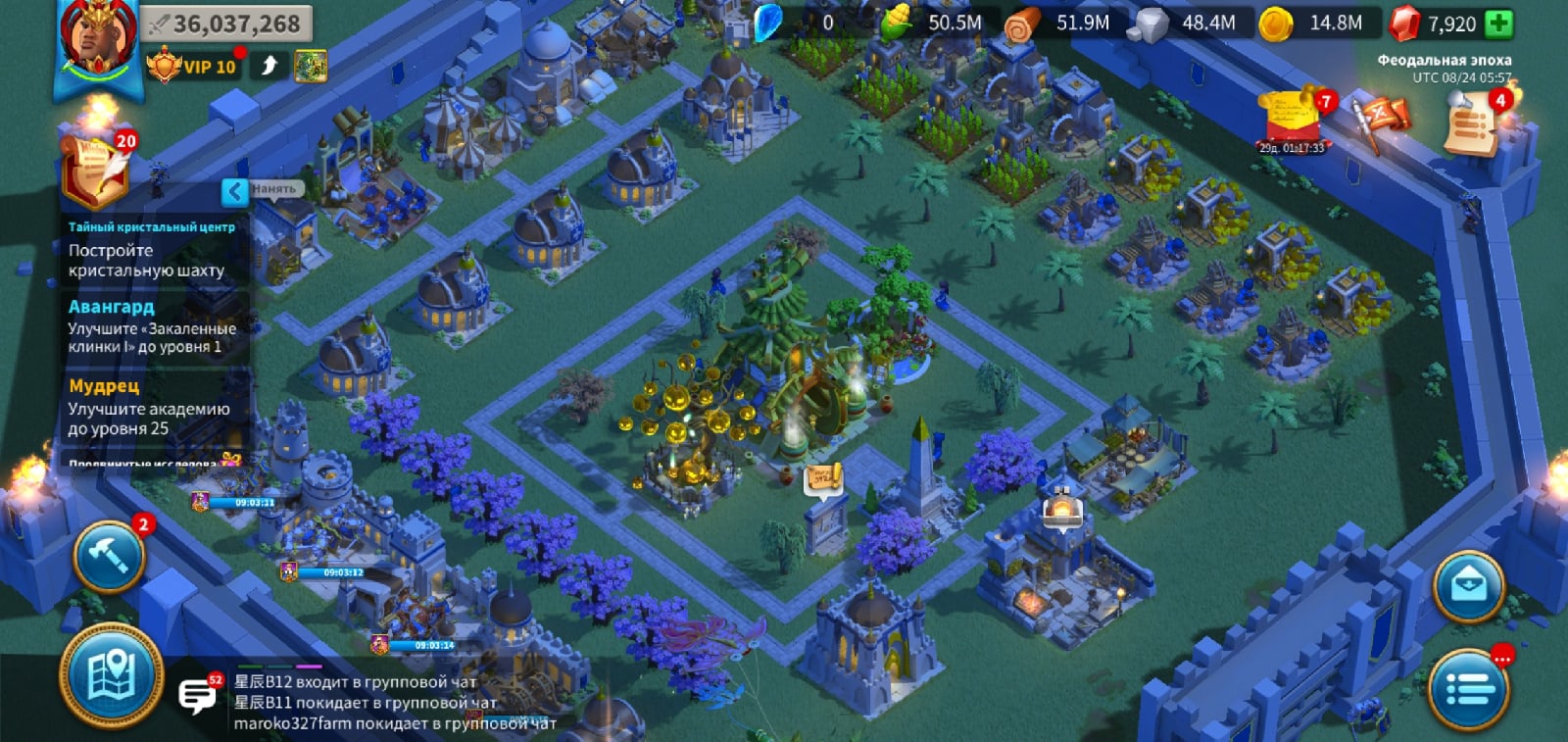This screenshot has width=1568, height=742.
Task: Open the main list menu button
Action: click(1468, 690)
